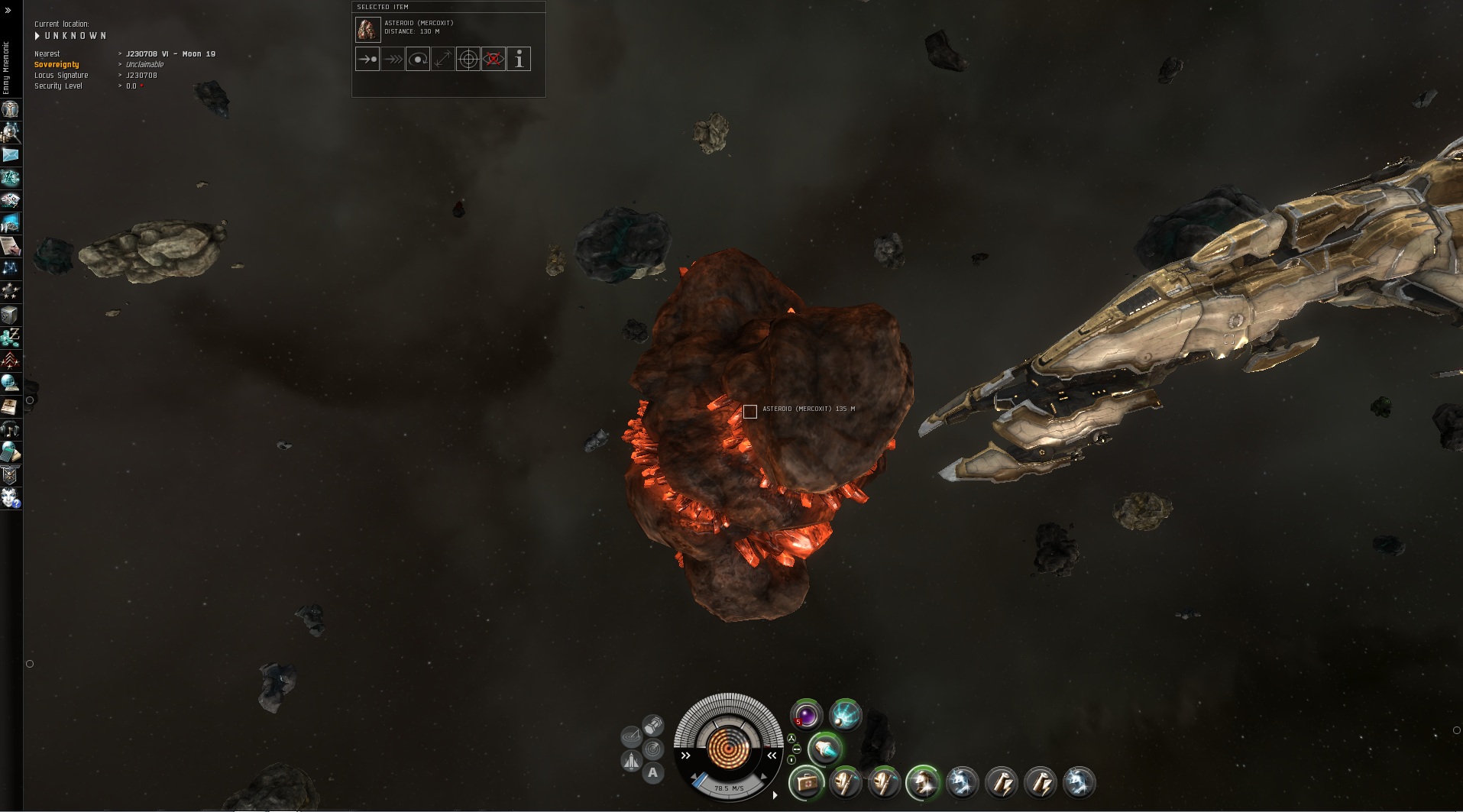The height and width of the screenshot is (812, 1463).
Task: Open the character sheet from the sidebar
Action: pyautogui.click(x=11, y=110)
